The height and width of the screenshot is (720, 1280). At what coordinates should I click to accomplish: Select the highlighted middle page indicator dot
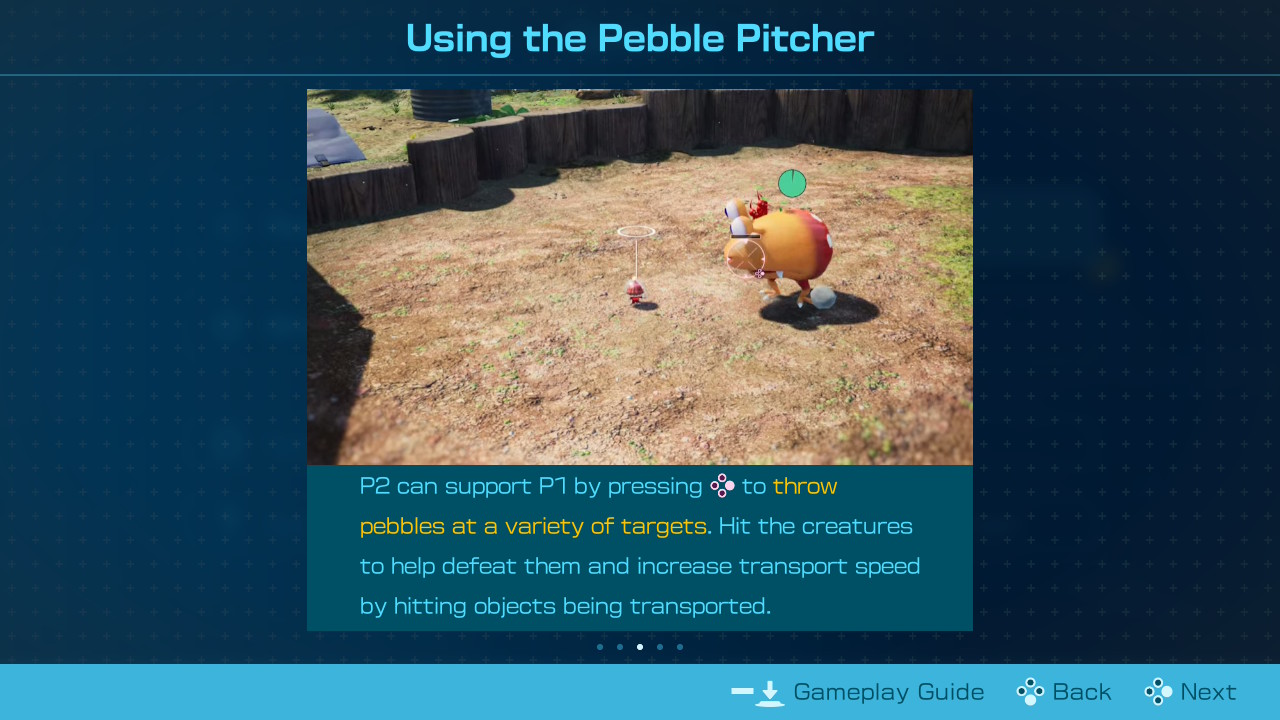pyautogui.click(x=640, y=647)
